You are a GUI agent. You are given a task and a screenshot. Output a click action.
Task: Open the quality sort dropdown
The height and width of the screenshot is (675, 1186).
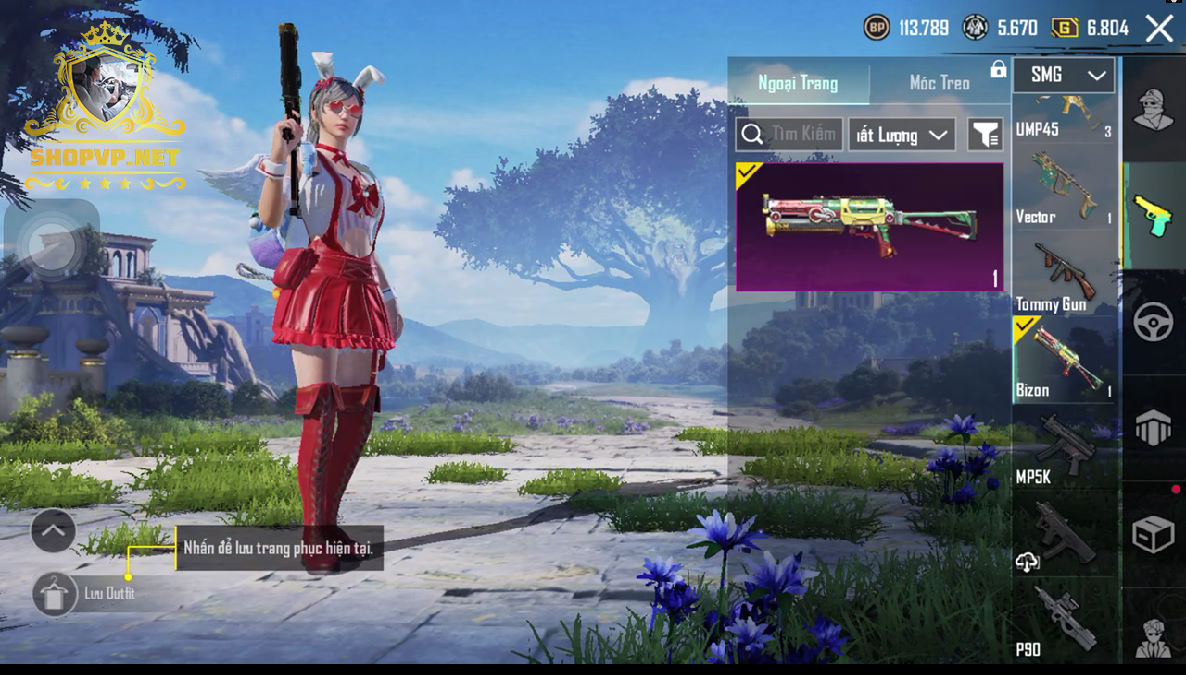[901, 135]
